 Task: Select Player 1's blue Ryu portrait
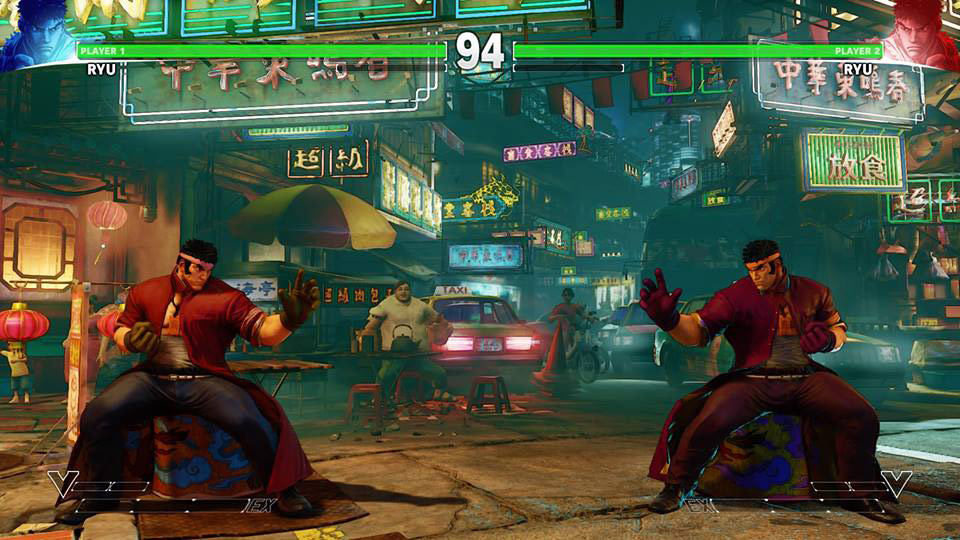[37, 34]
